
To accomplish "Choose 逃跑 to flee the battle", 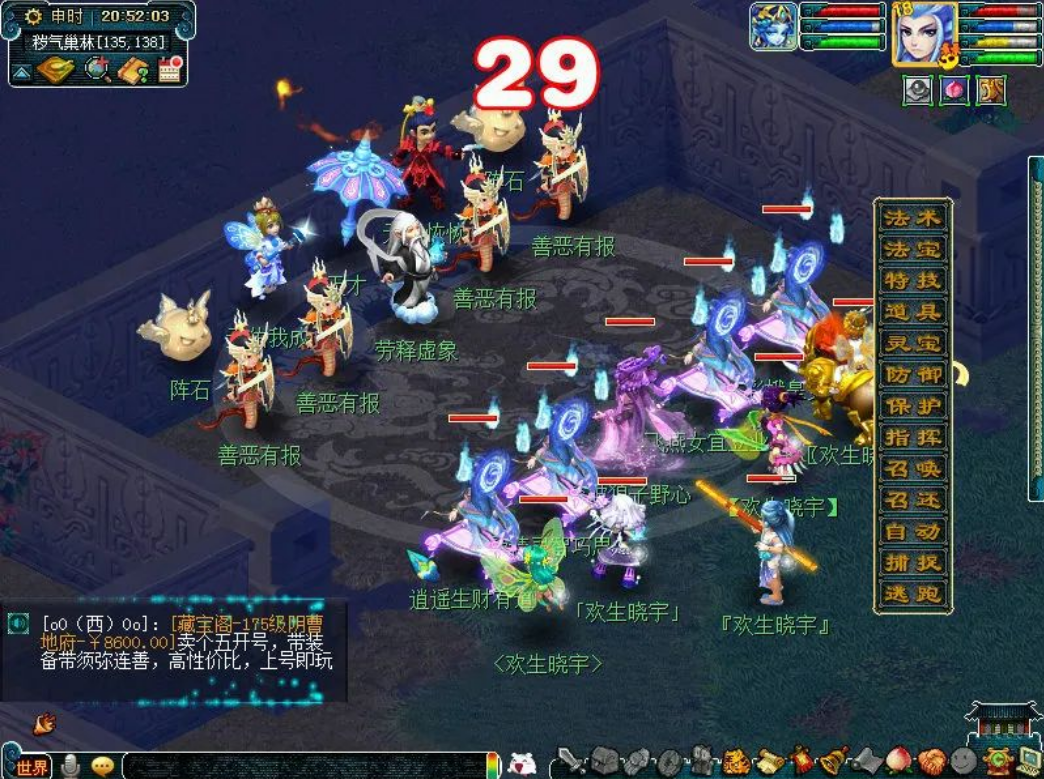I will click(x=912, y=593).
